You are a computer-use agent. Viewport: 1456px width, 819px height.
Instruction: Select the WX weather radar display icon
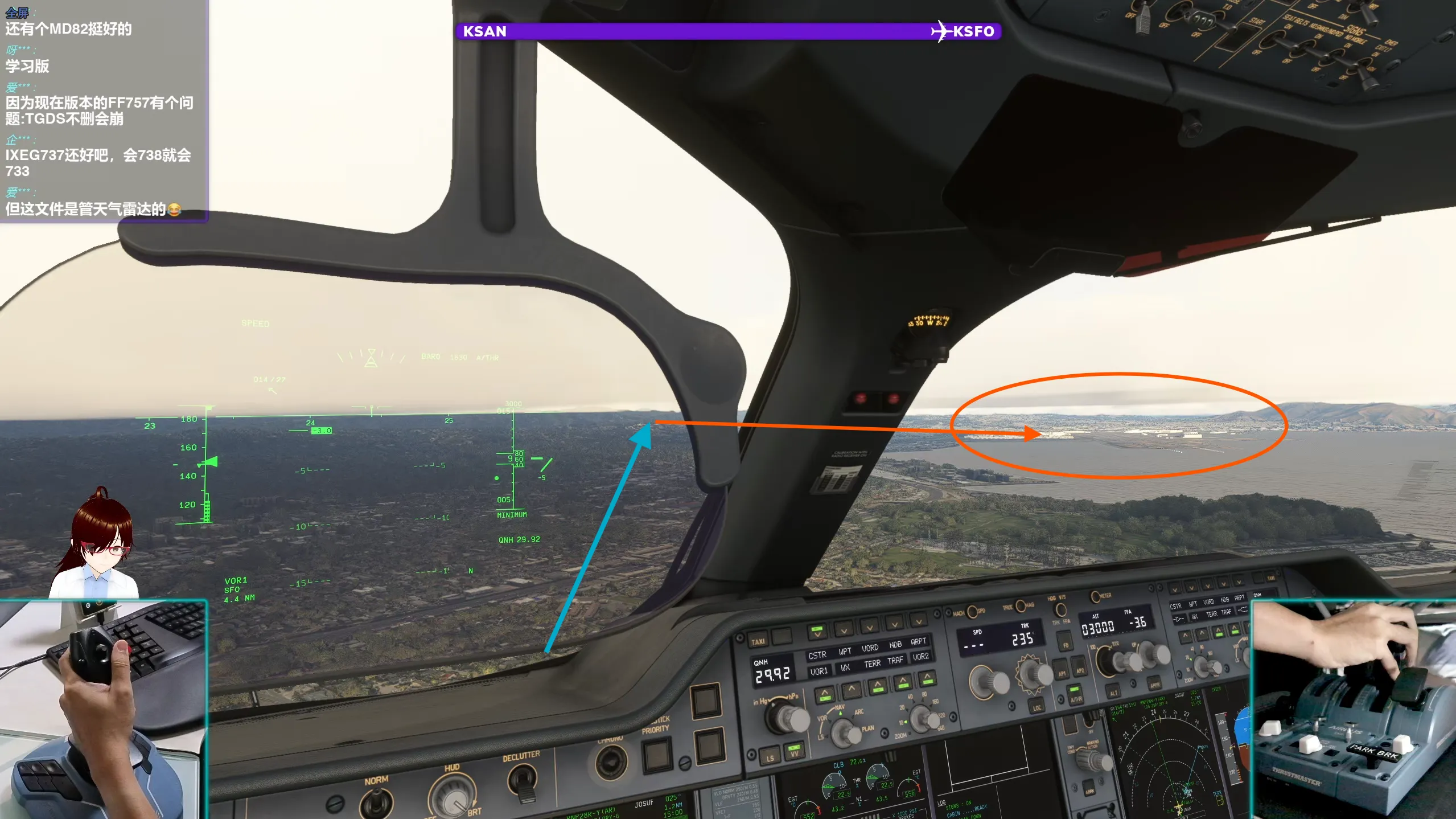point(846,668)
